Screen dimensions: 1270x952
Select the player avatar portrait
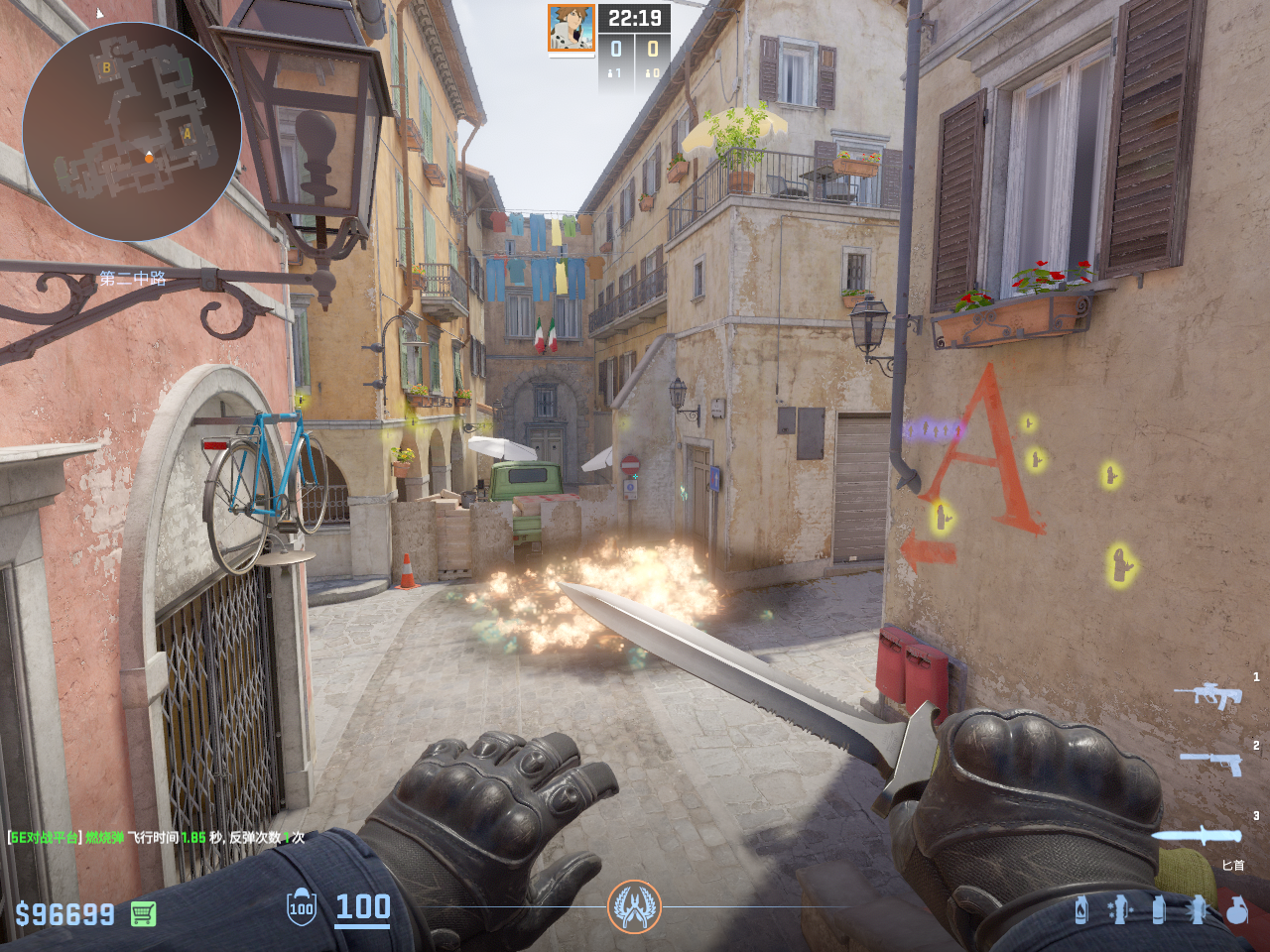click(x=571, y=28)
